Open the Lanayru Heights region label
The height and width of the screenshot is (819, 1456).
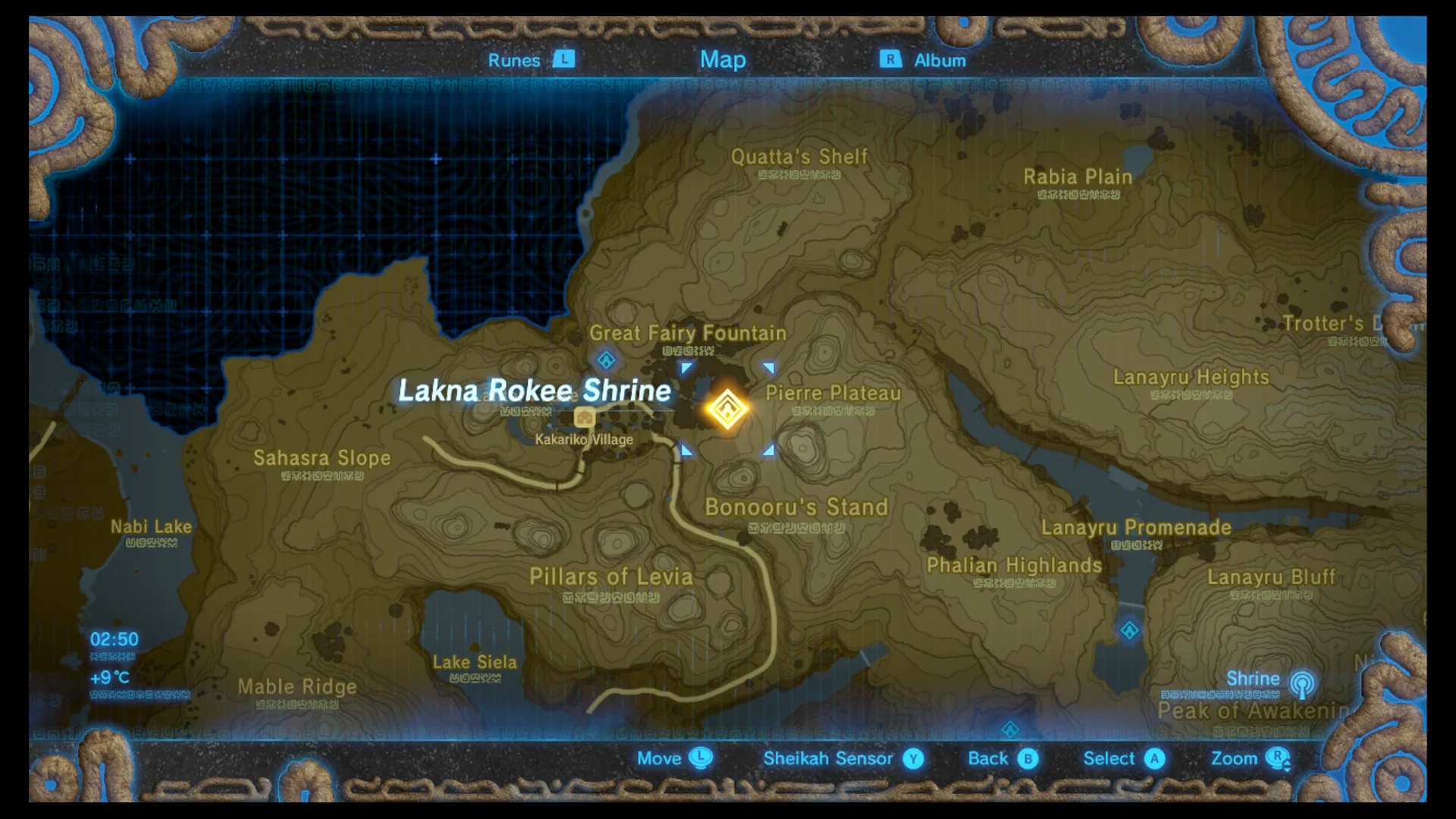click(1191, 377)
